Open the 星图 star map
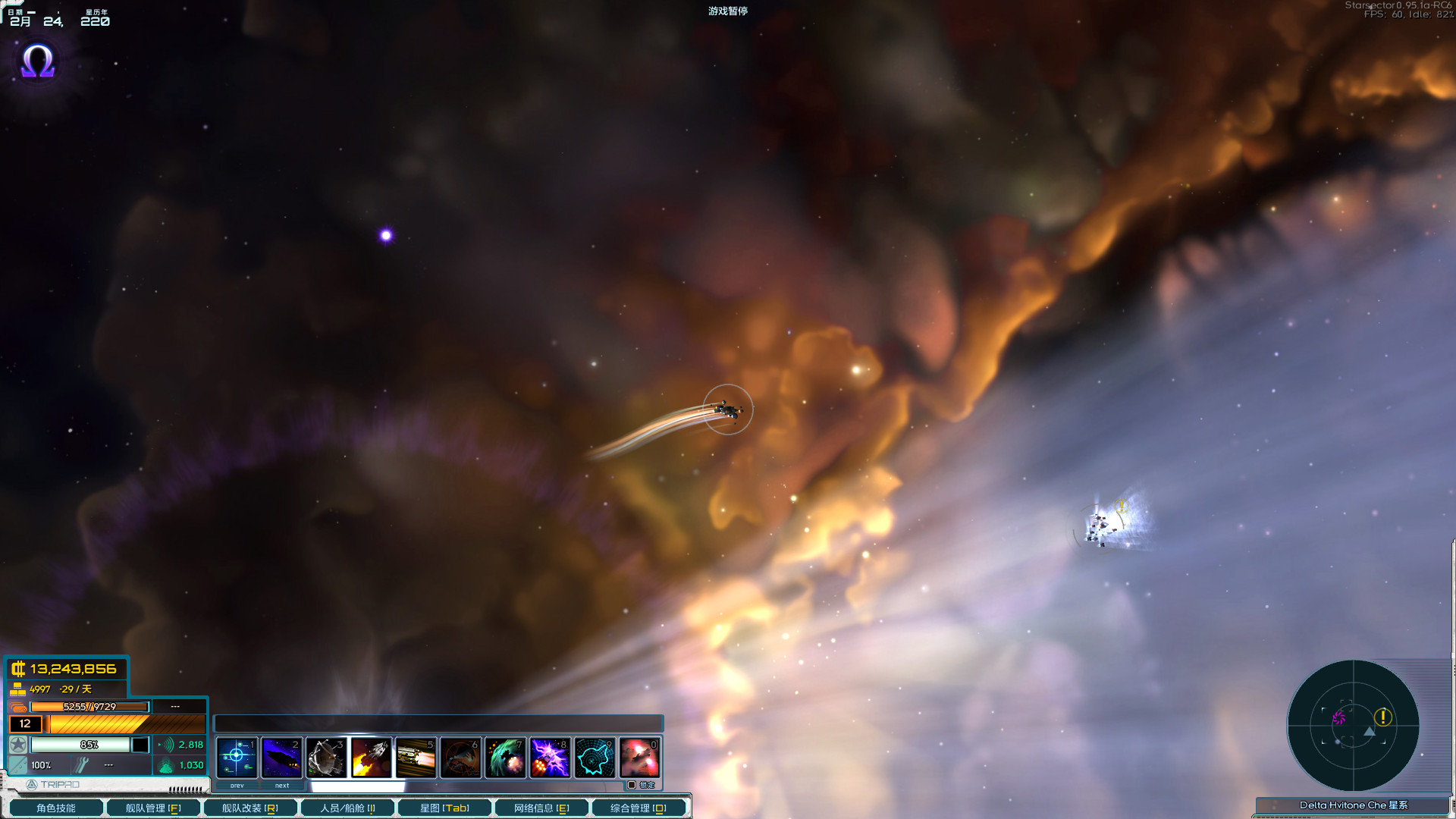The width and height of the screenshot is (1456, 819). coord(444,808)
